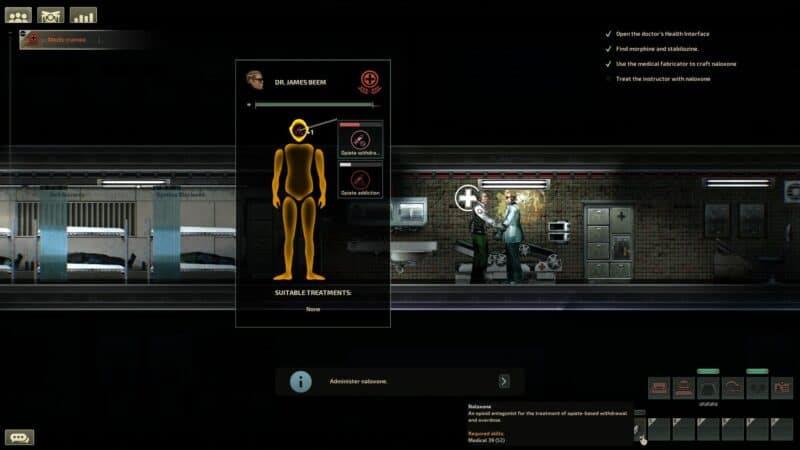800x450 pixels.
Task: Click the crew orders command button
Action: [51, 15]
